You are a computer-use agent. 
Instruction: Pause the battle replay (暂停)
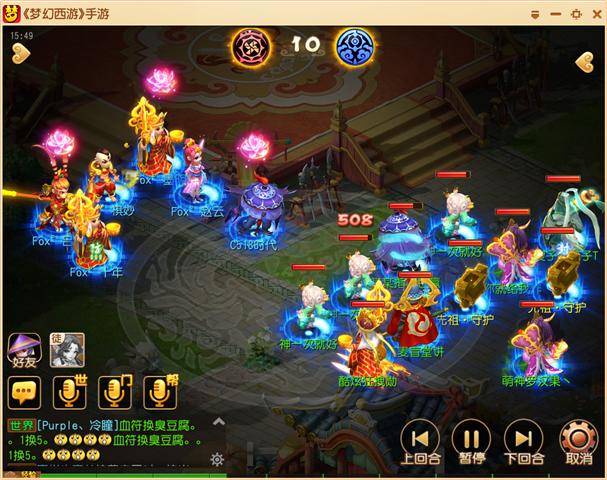[x=470, y=438]
